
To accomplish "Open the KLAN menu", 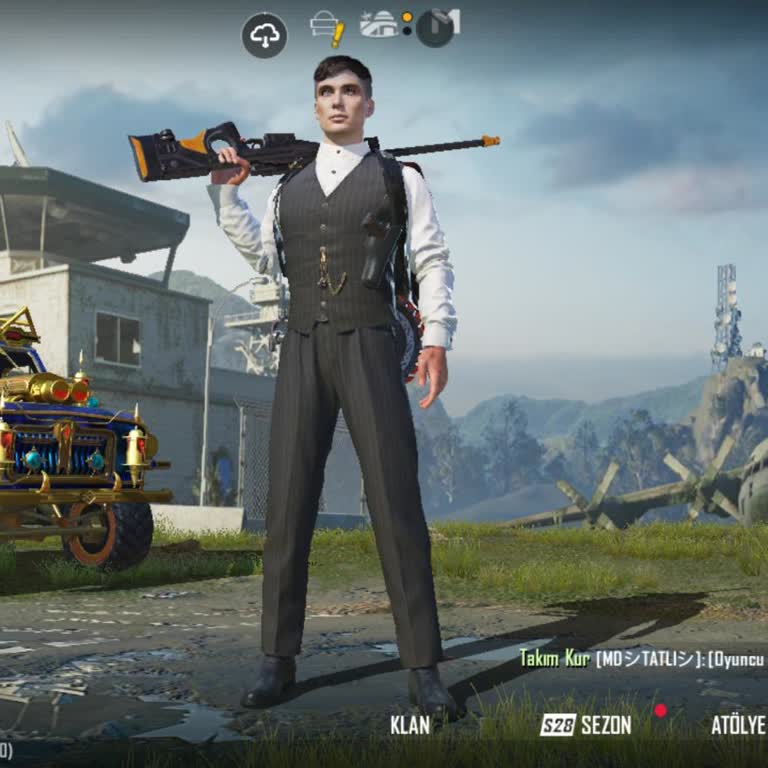I will coord(410,725).
